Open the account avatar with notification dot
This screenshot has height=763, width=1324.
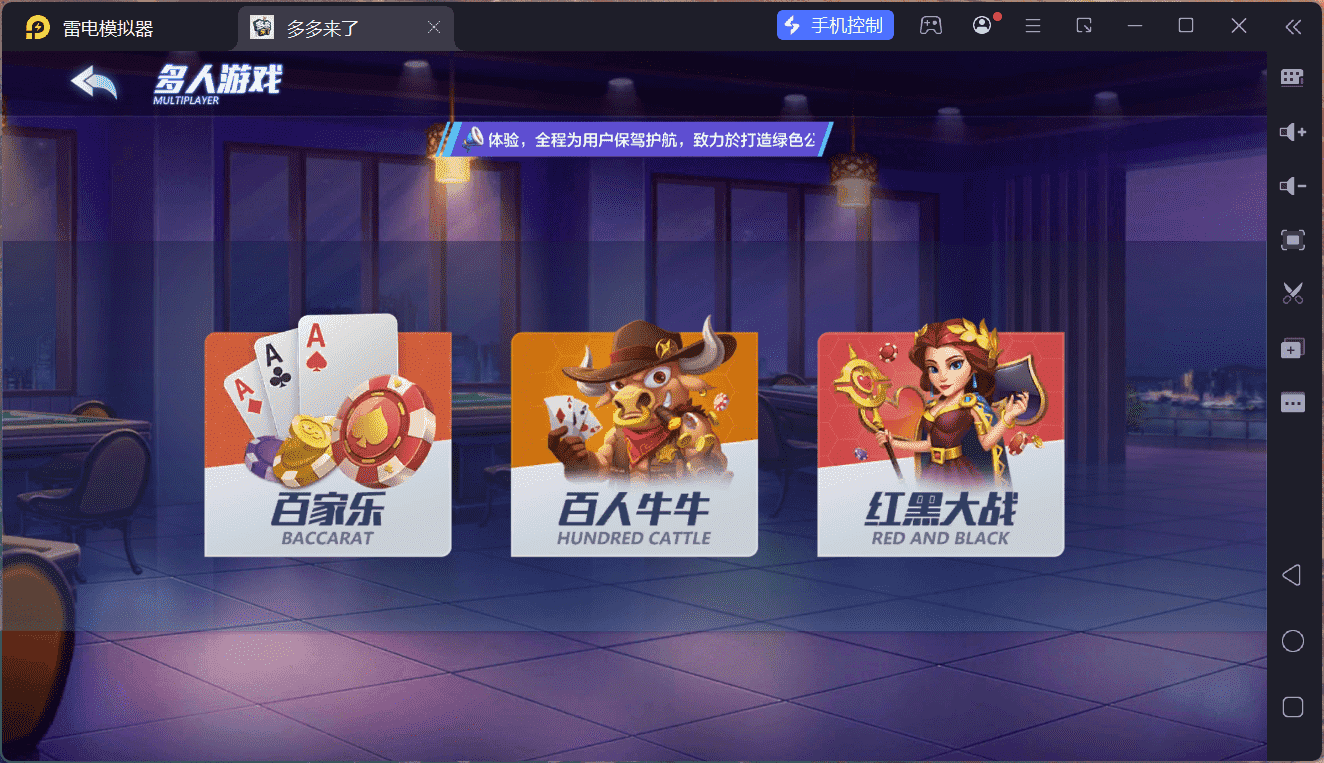981,25
